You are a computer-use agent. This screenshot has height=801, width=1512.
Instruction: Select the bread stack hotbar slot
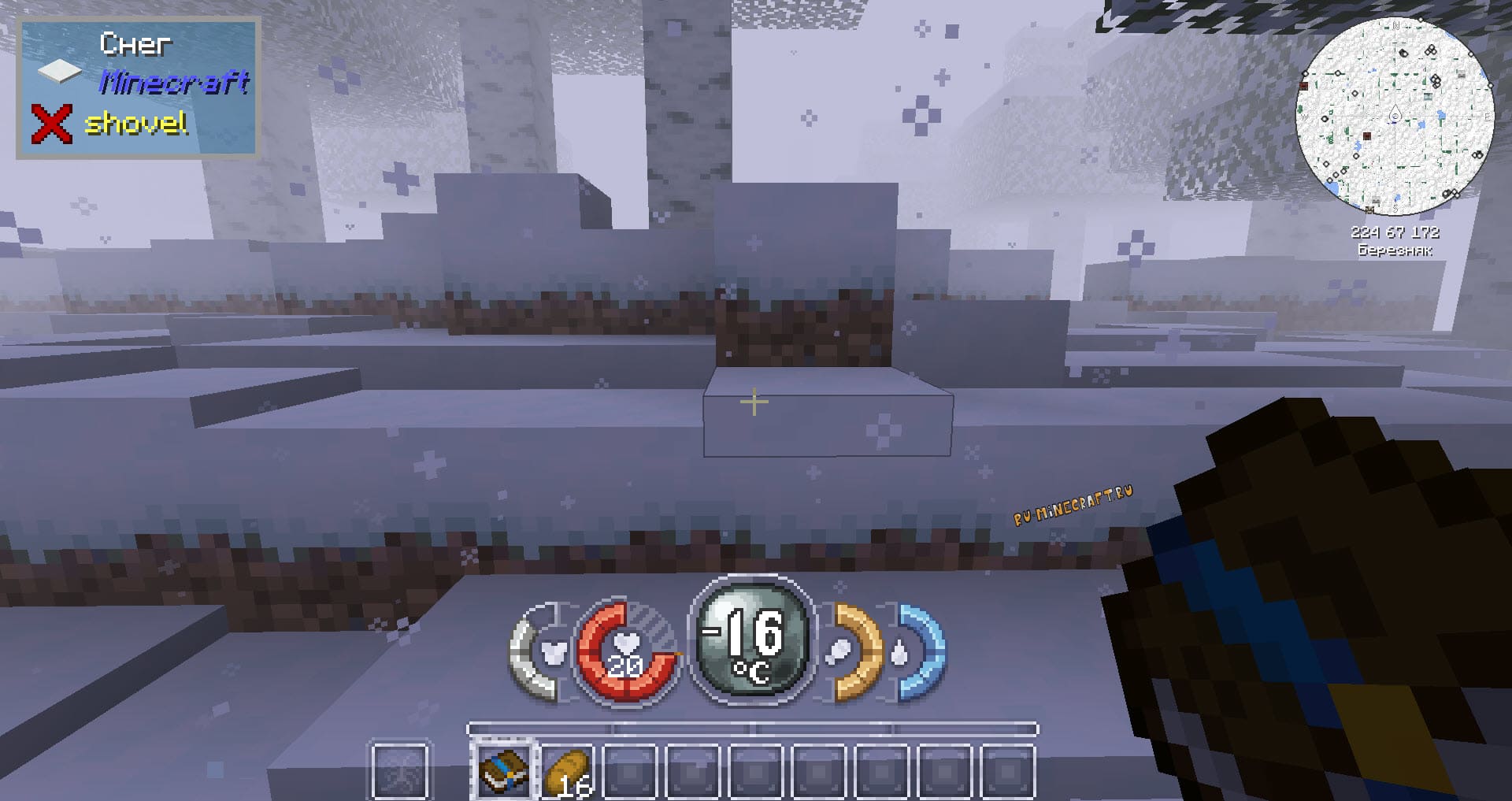(567, 773)
